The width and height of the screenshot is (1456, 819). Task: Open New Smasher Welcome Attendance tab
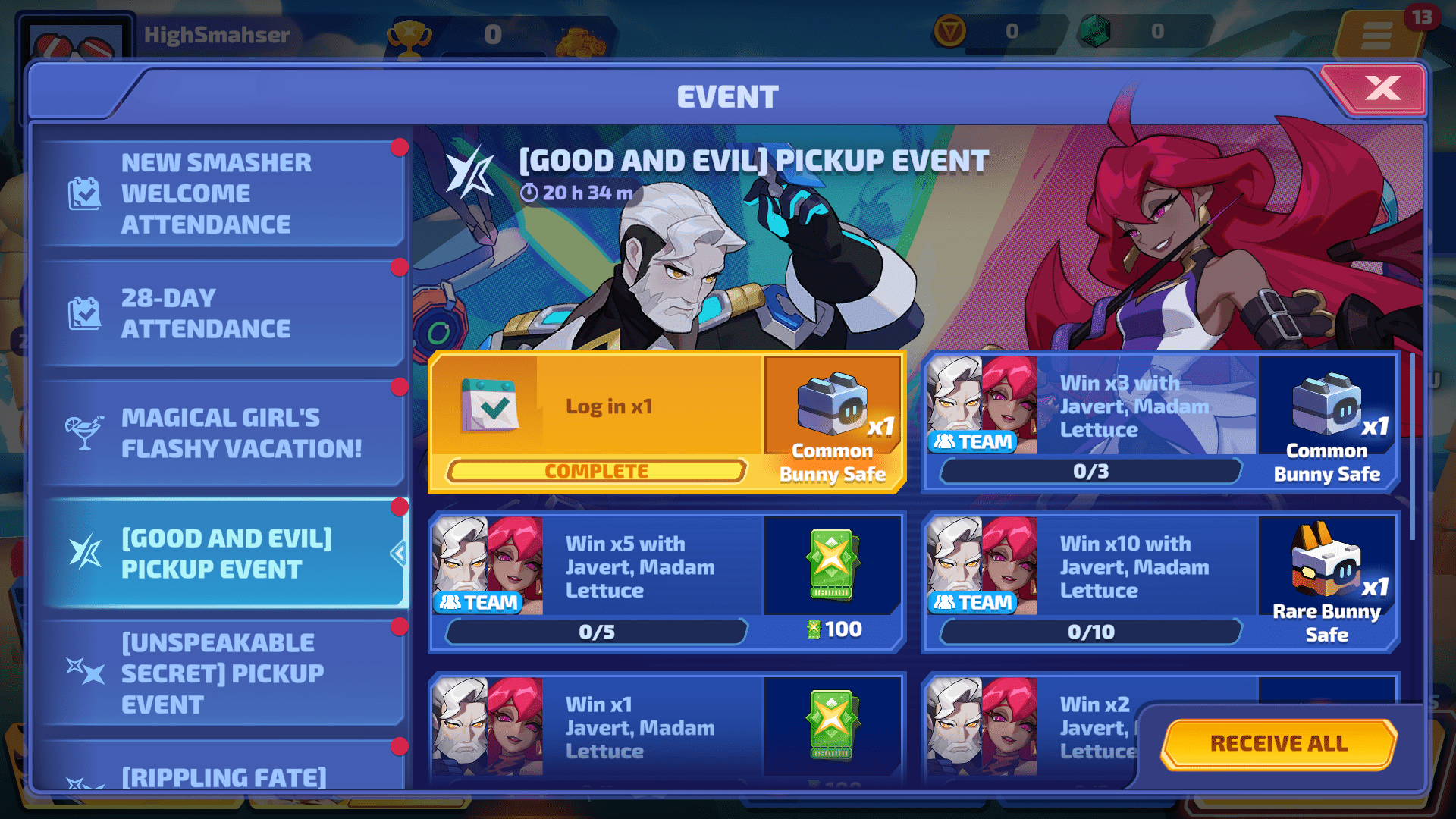[x=220, y=193]
